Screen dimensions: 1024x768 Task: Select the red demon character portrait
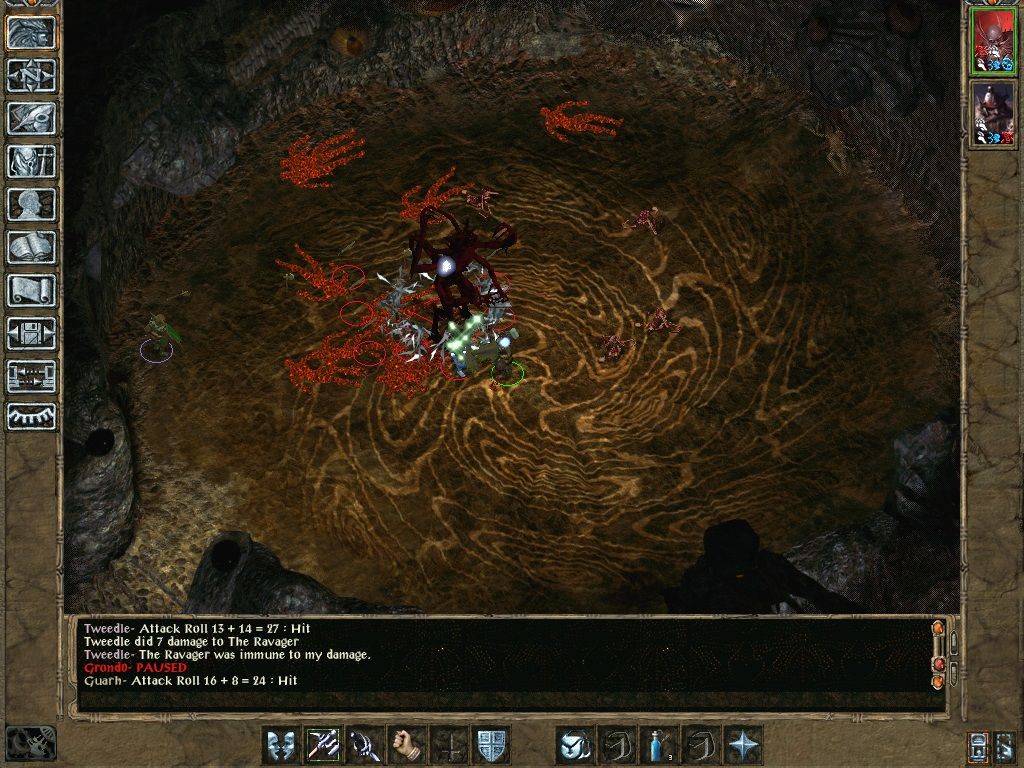click(994, 43)
